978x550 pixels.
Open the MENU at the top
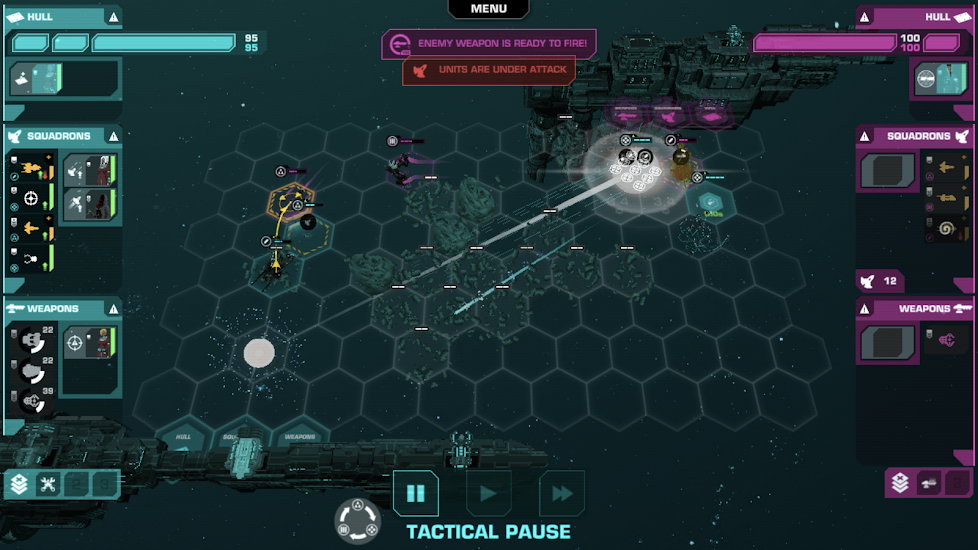click(x=488, y=9)
